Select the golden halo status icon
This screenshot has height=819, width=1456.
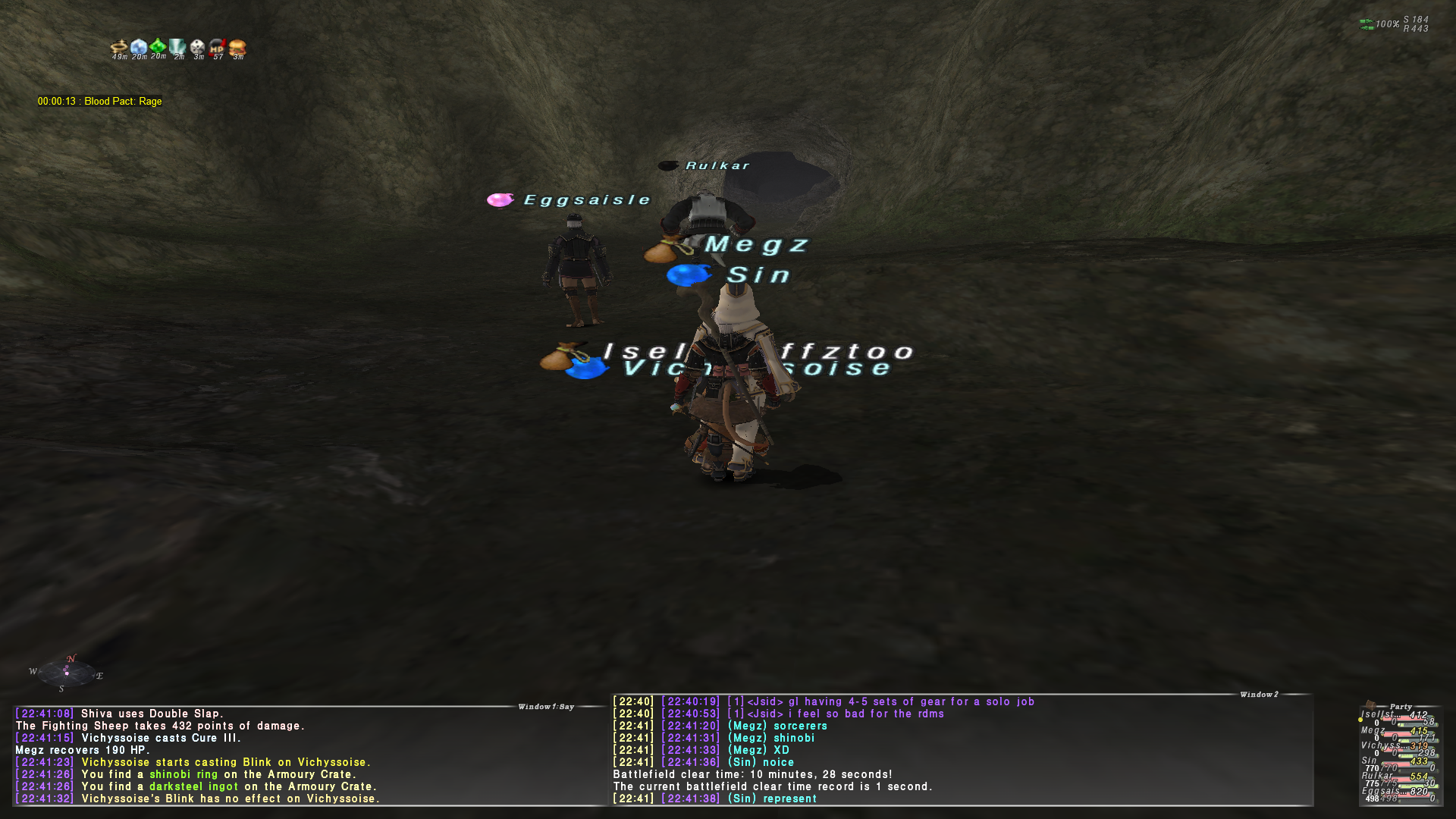point(119,49)
